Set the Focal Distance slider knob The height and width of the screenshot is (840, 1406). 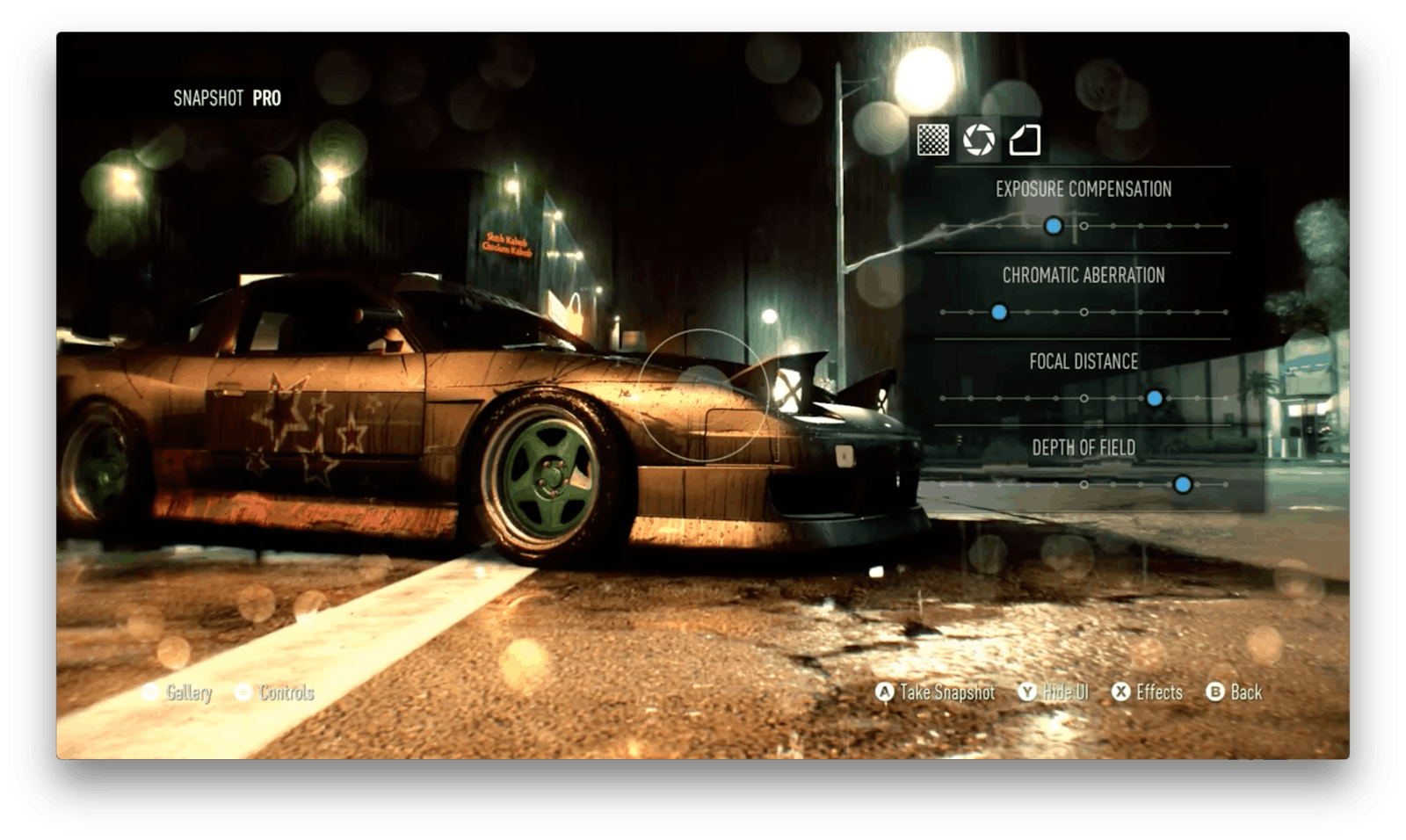click(1155, 398)
